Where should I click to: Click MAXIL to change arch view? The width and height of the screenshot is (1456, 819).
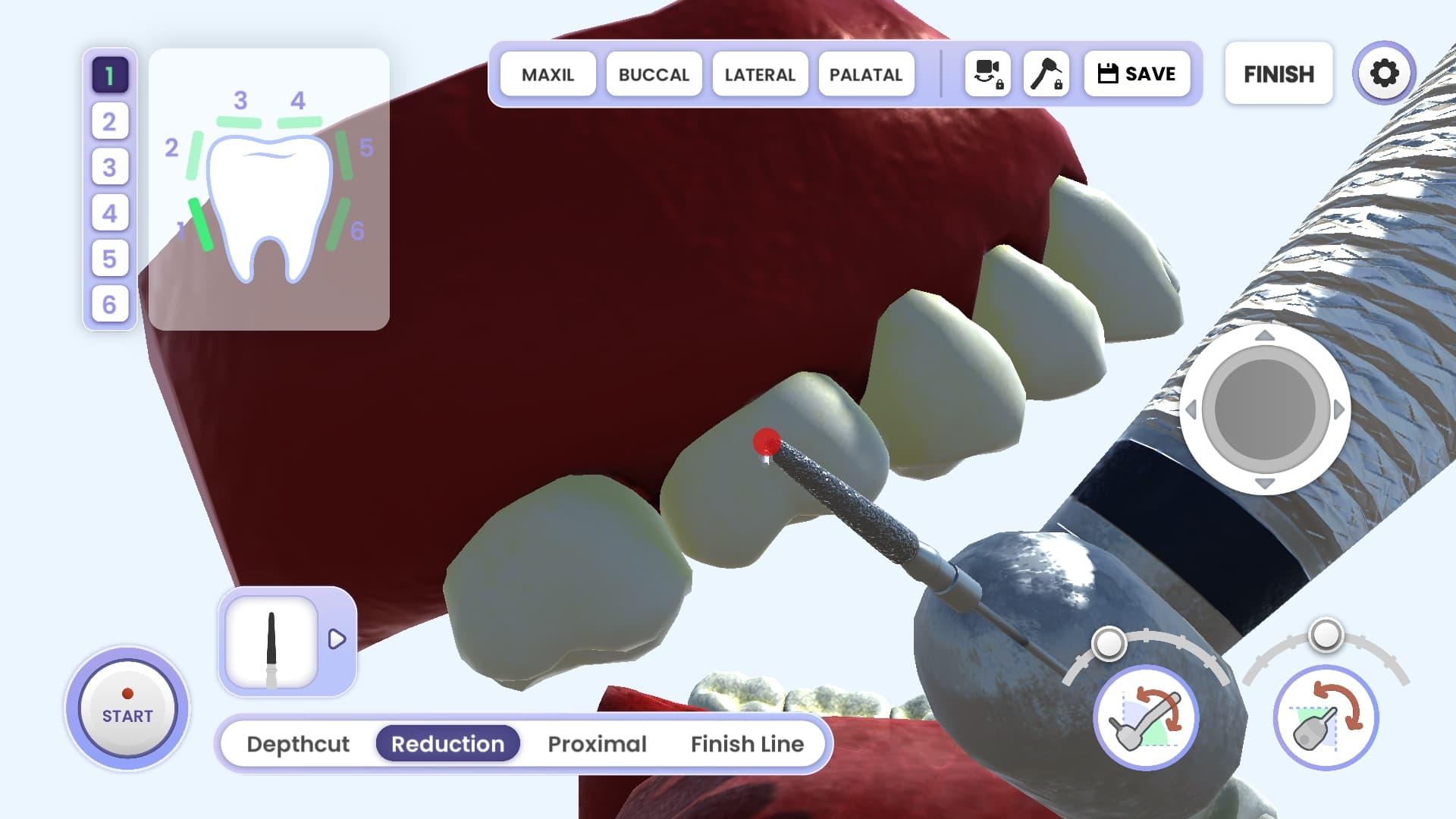pyautogui.click(x=548, y=74)
